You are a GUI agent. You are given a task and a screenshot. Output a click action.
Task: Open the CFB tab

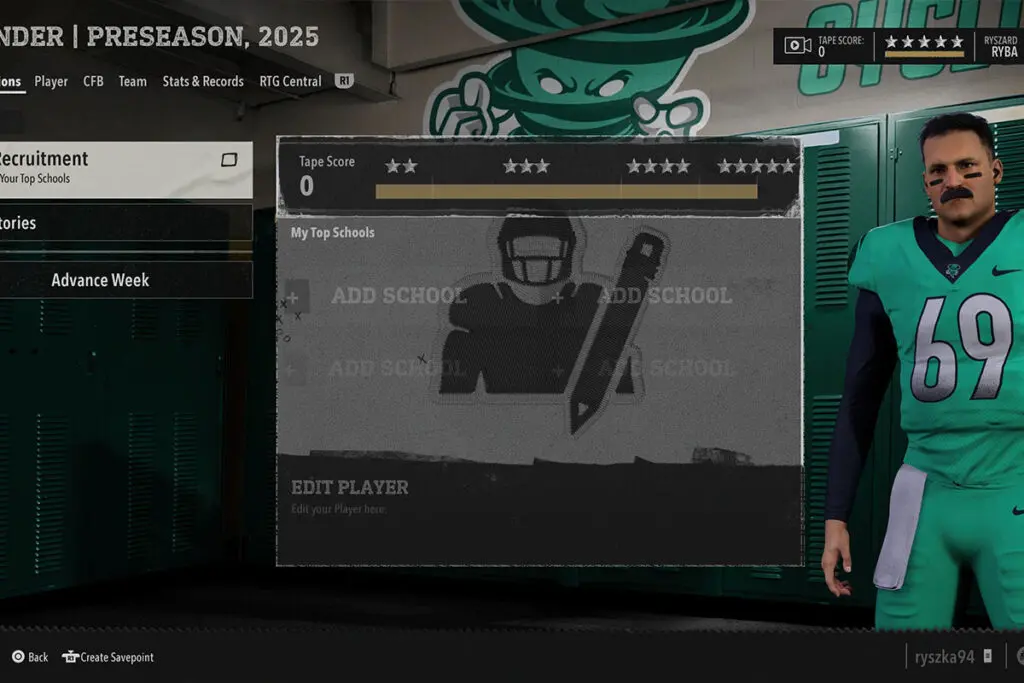click(x=93, y=81)
